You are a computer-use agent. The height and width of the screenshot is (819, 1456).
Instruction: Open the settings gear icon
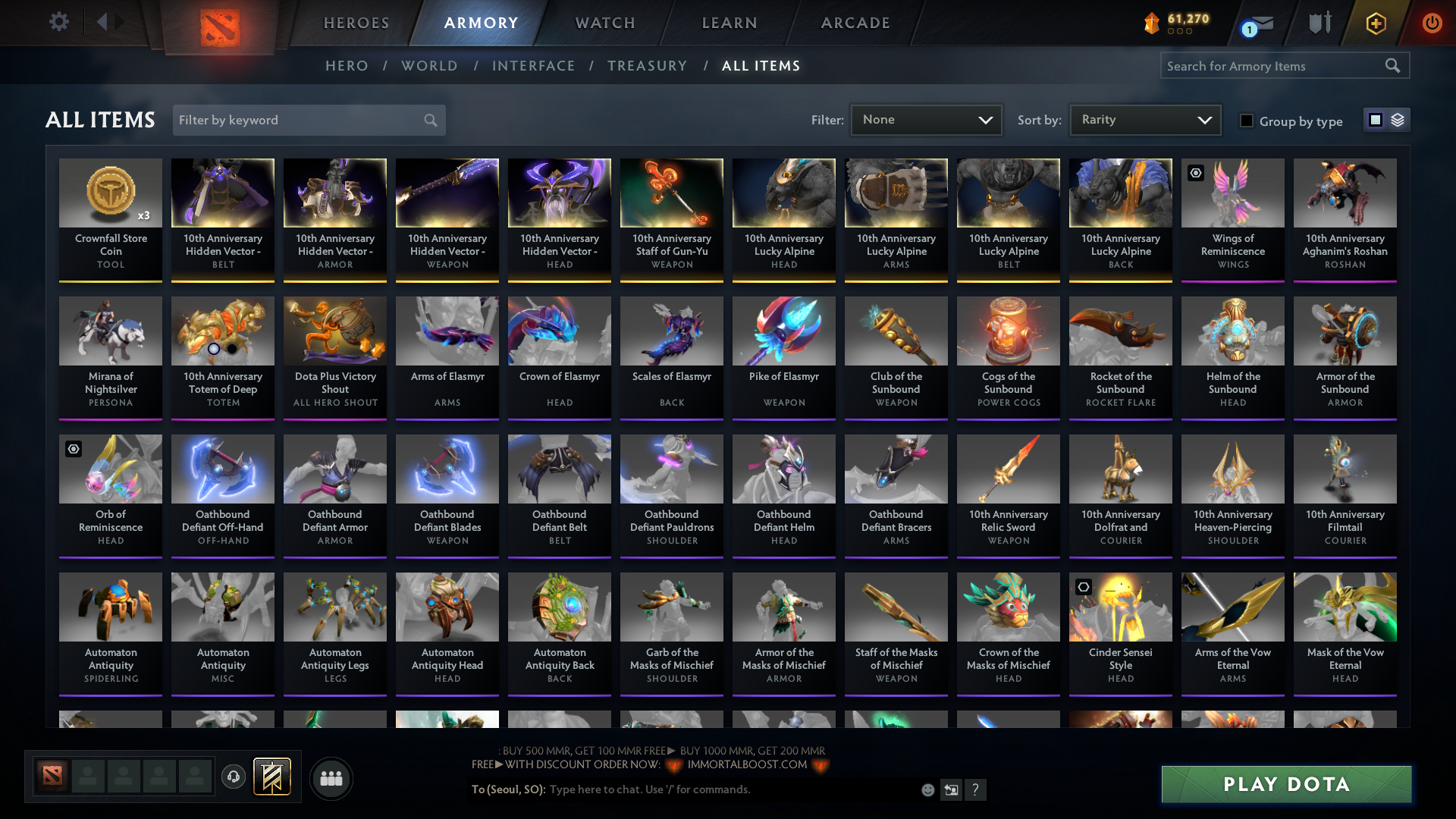(x=58, y=22)
